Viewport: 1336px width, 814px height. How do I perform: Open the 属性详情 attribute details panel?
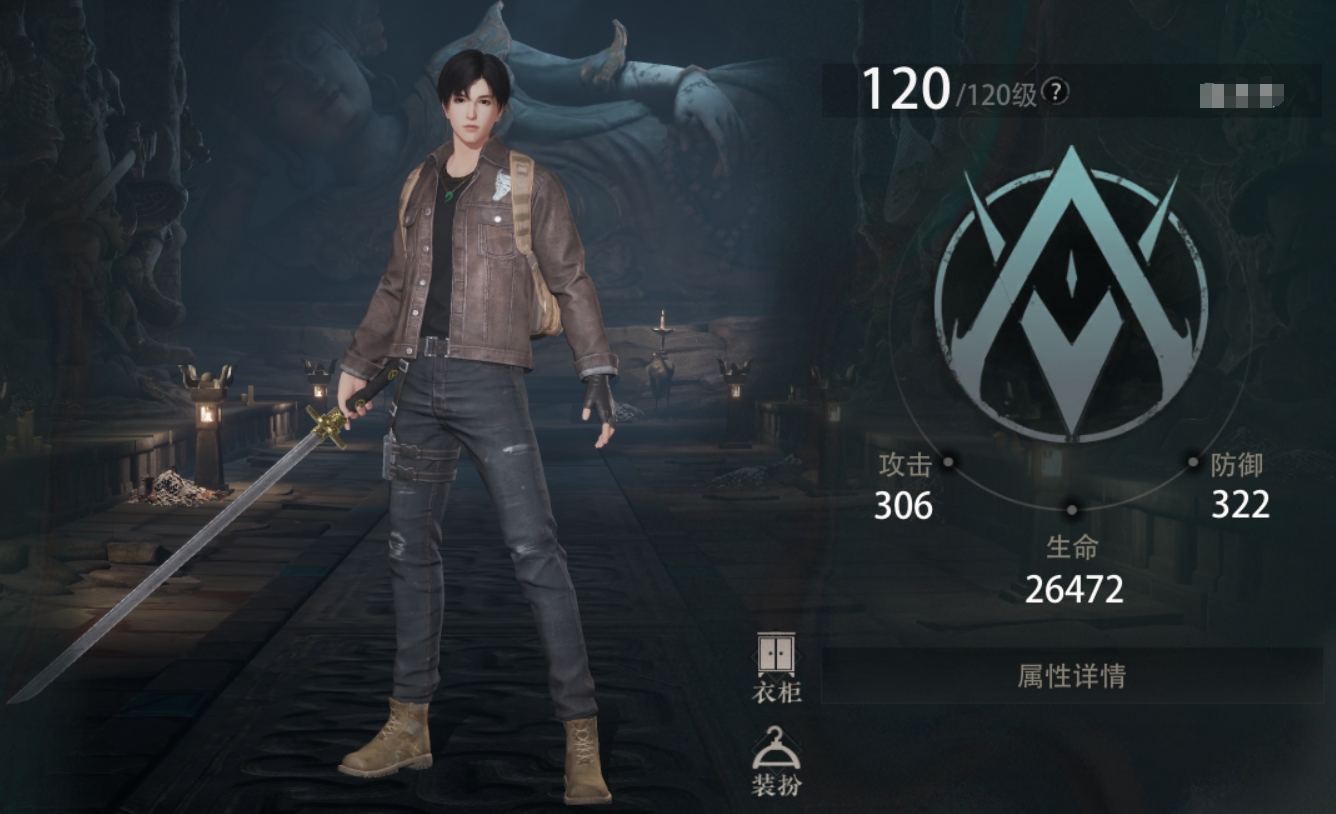(x=1071, y=676)
